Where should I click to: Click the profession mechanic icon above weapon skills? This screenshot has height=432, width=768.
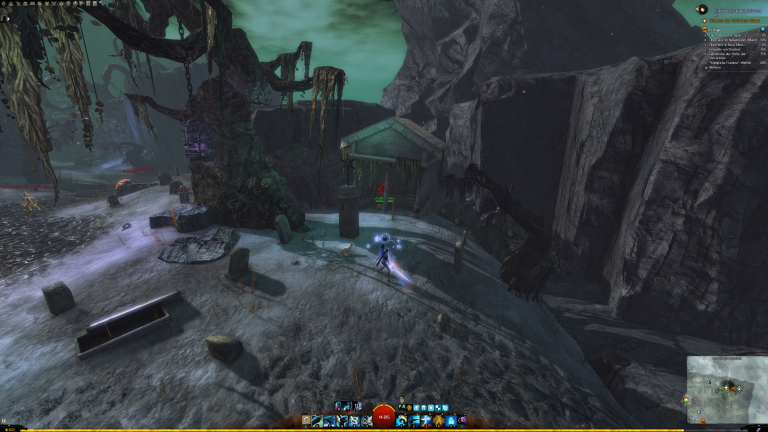[341, 406]
